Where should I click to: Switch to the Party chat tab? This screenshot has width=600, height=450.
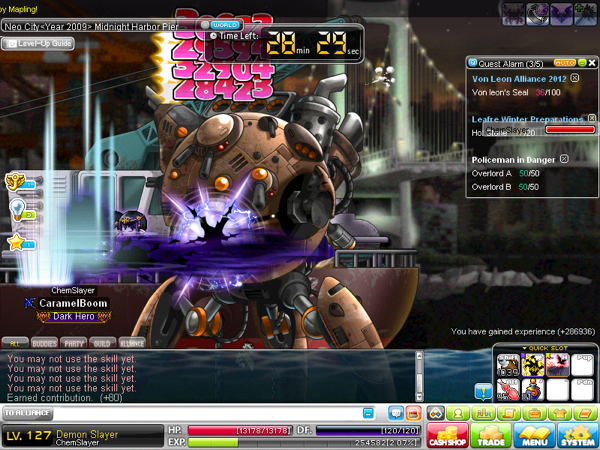[x=74, y=342]
